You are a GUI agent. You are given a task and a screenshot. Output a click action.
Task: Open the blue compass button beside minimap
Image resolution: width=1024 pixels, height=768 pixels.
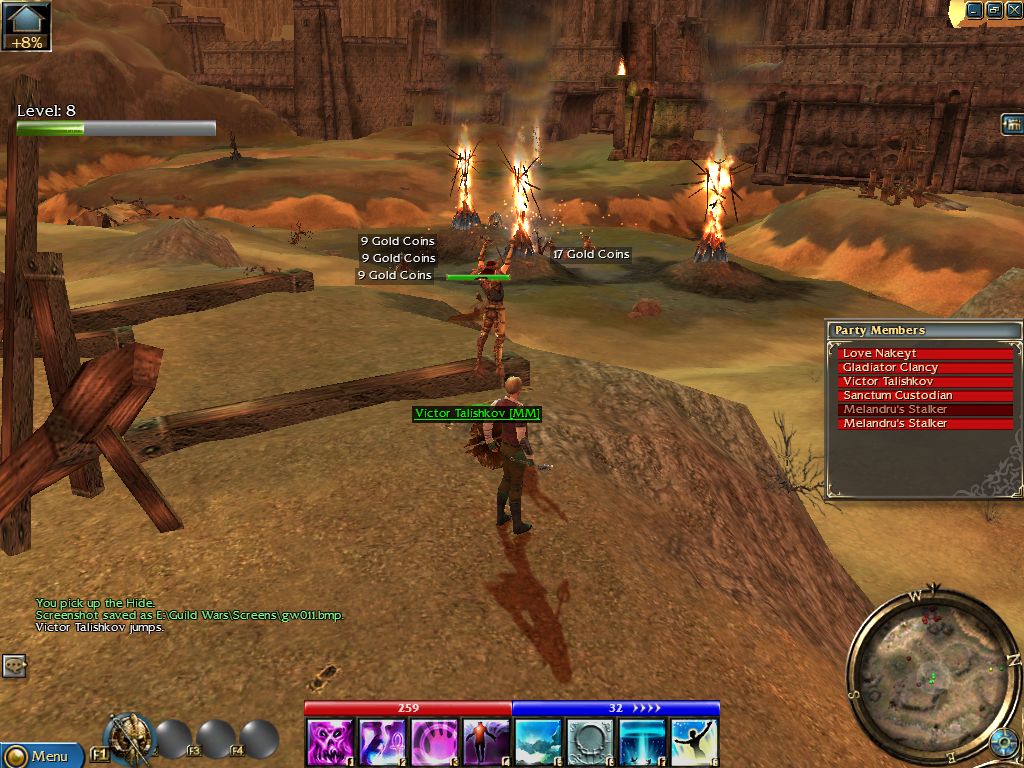1005,746
